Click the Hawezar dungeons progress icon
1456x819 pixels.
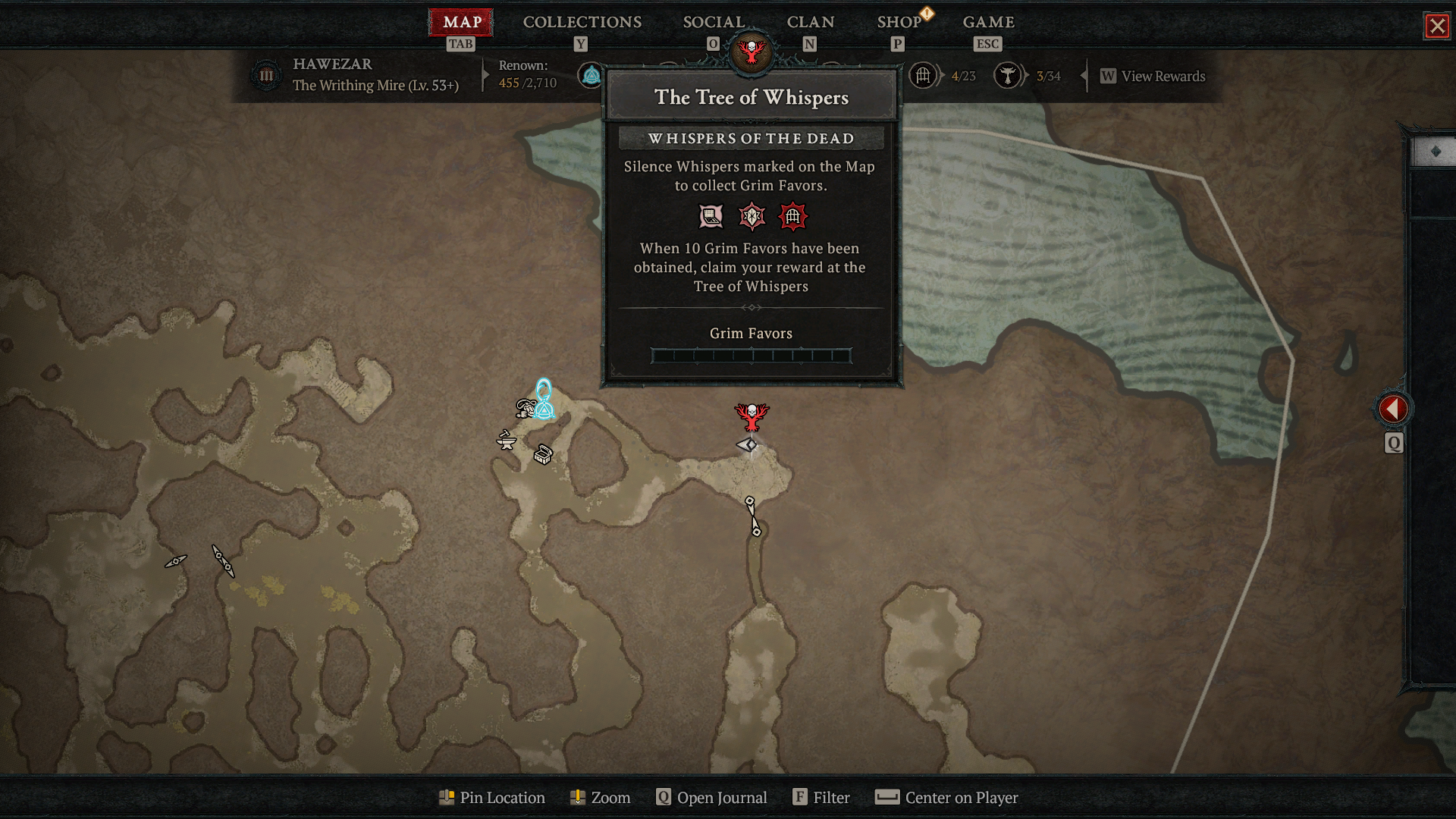[923, 76]
